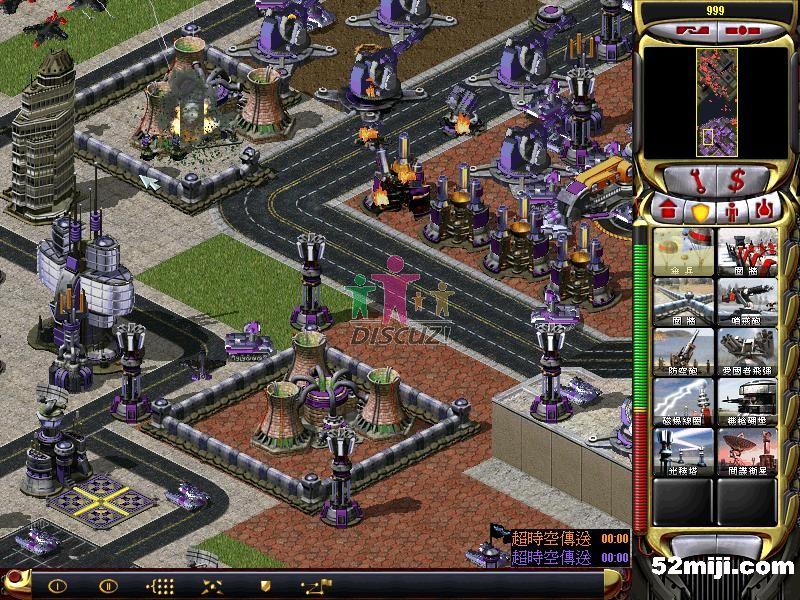Click the dotted formation command button
This screenshot has height=600, width=800.
click(x=160, y=585)
